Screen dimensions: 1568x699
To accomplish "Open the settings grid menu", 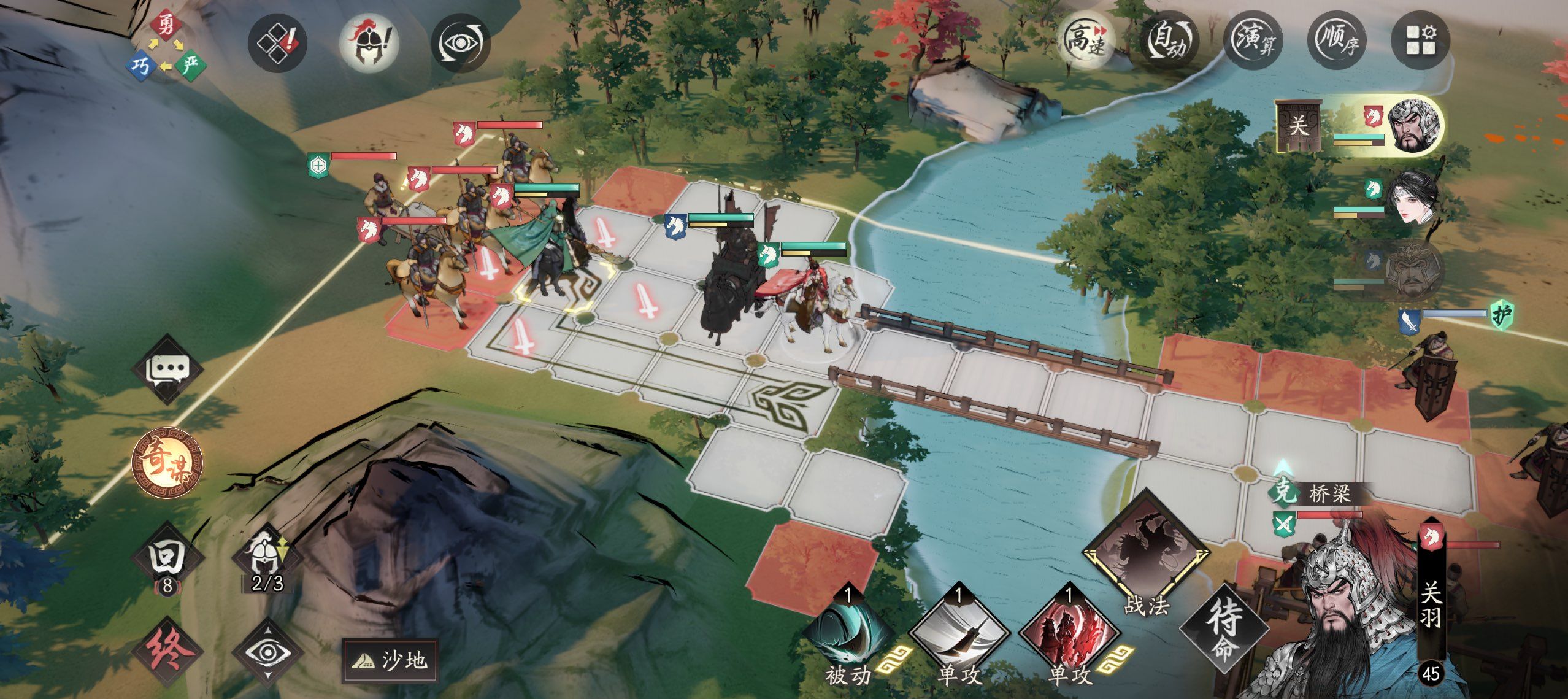I will (x=1420, y=41).
